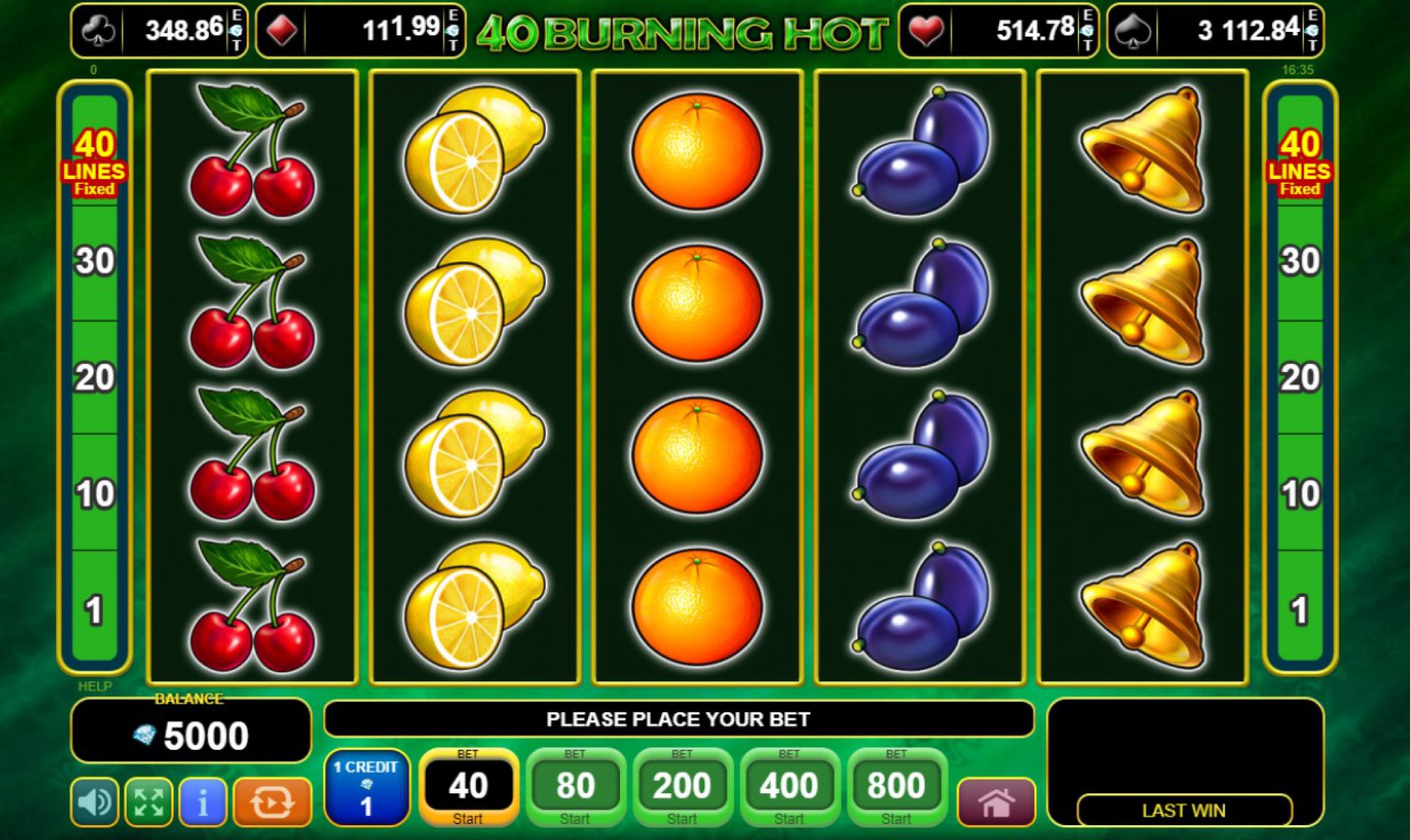Activate the orange autoplay button
This screenshot has height=840, width=1410.
coord(272,802)
